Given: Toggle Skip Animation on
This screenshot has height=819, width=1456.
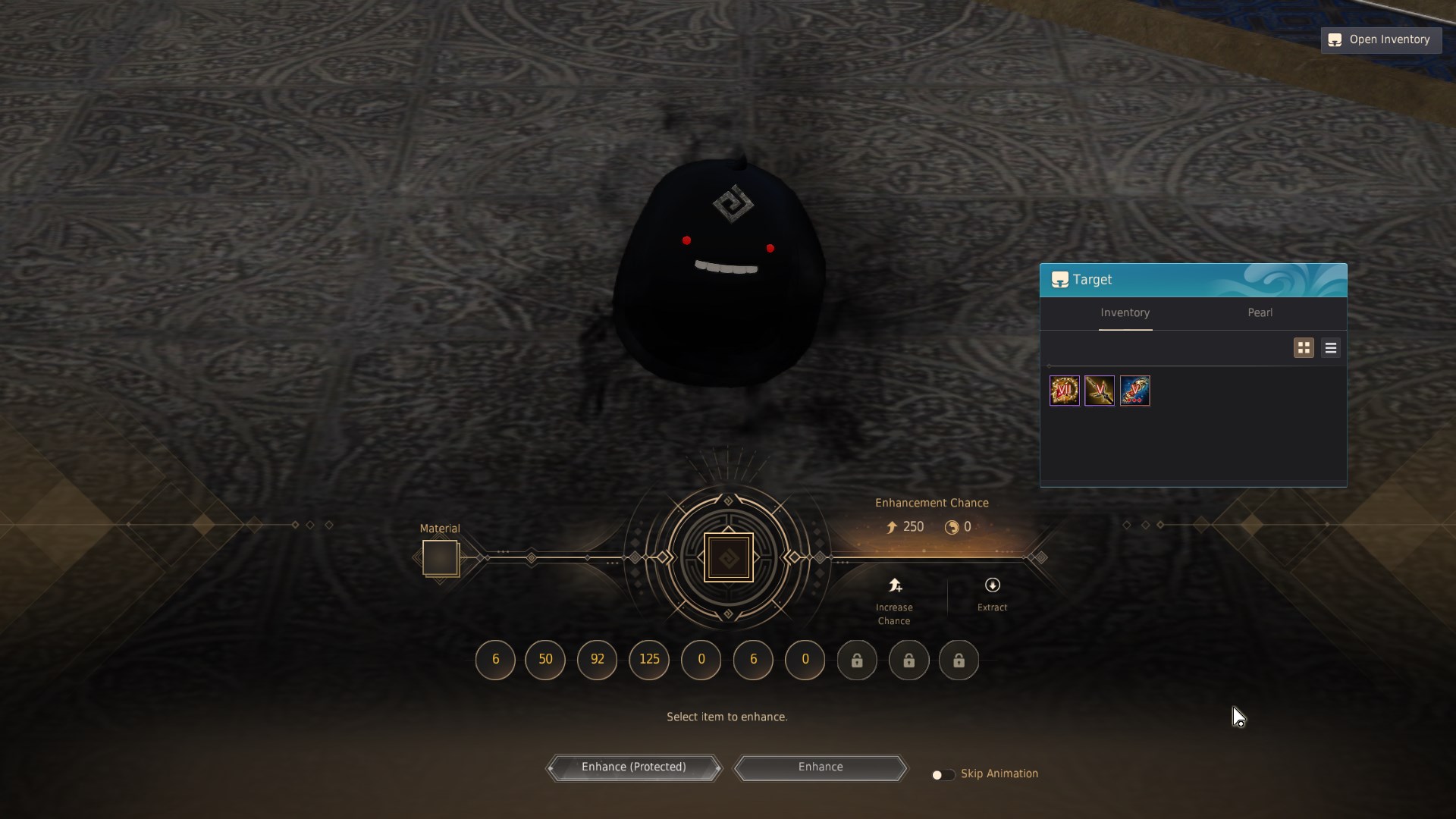Looking at the screenshot, I should pyautogui.click(x=943, y=774).
